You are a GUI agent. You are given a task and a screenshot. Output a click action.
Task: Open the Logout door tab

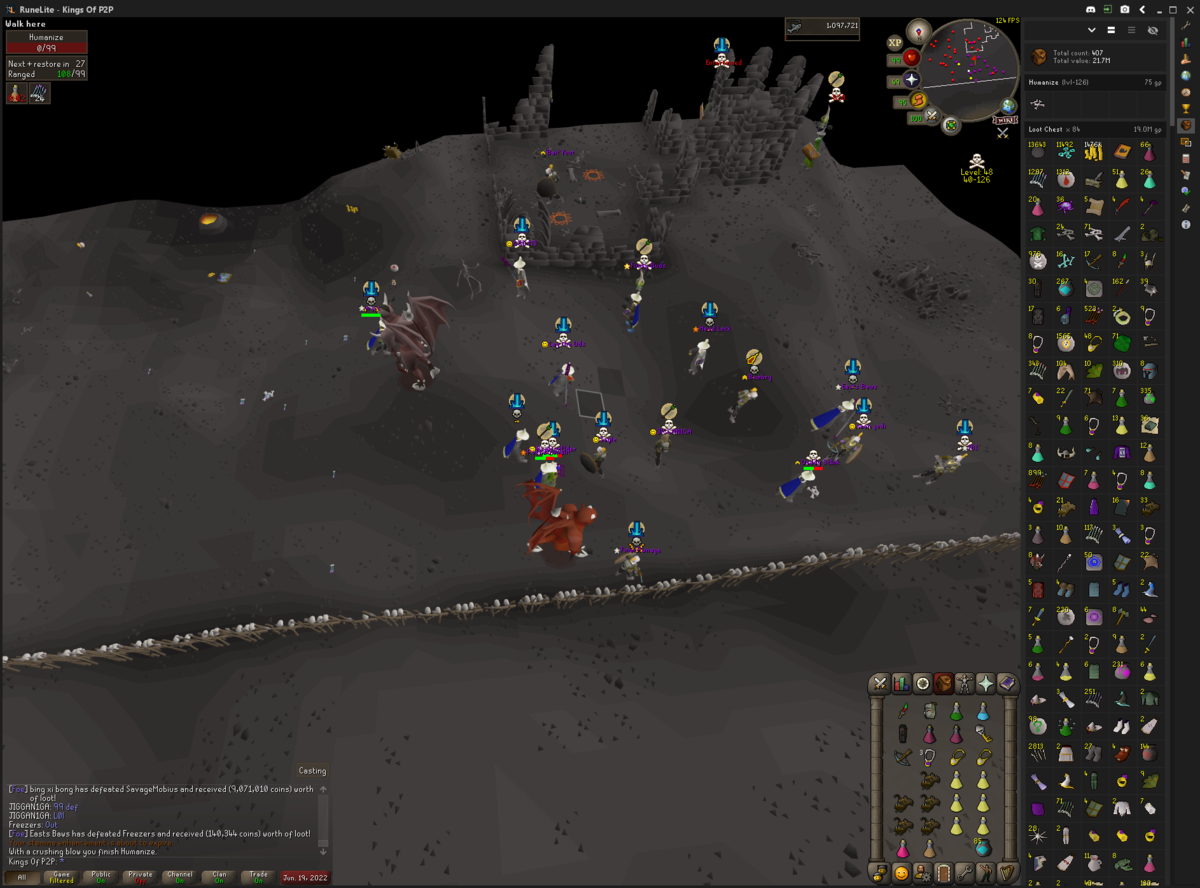[x=944, y=872]
